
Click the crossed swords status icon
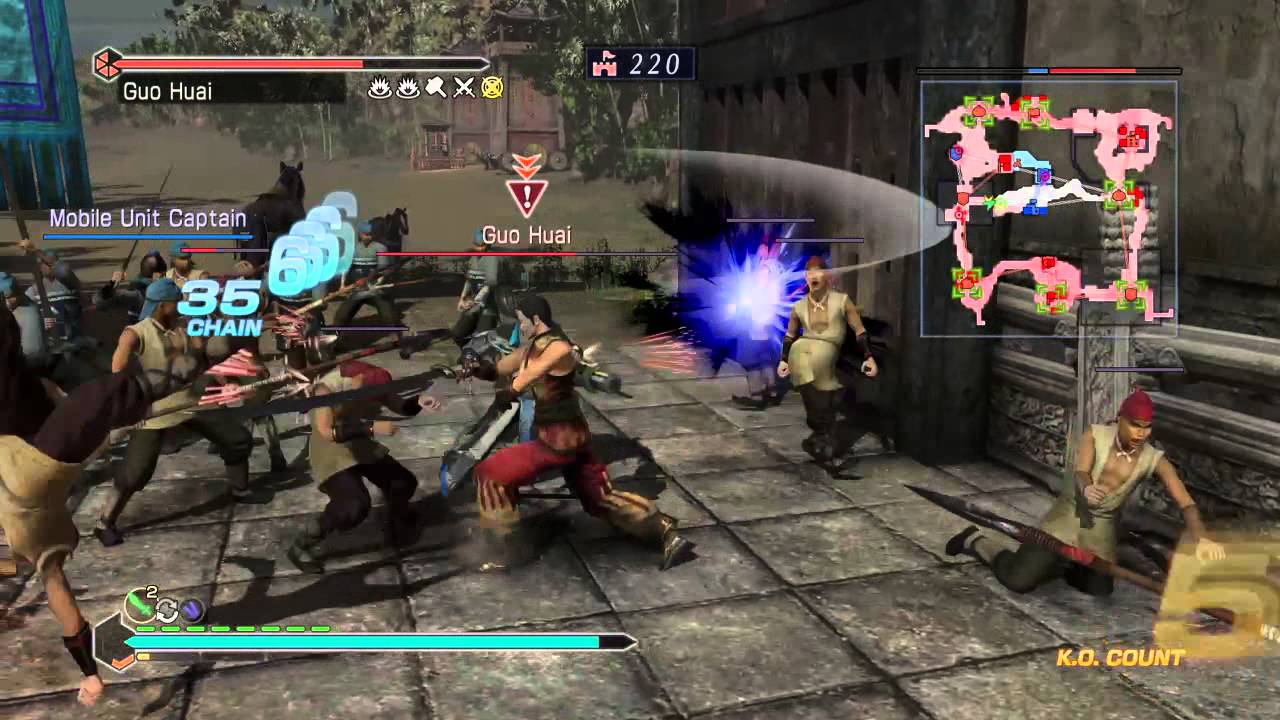[463, 88]
